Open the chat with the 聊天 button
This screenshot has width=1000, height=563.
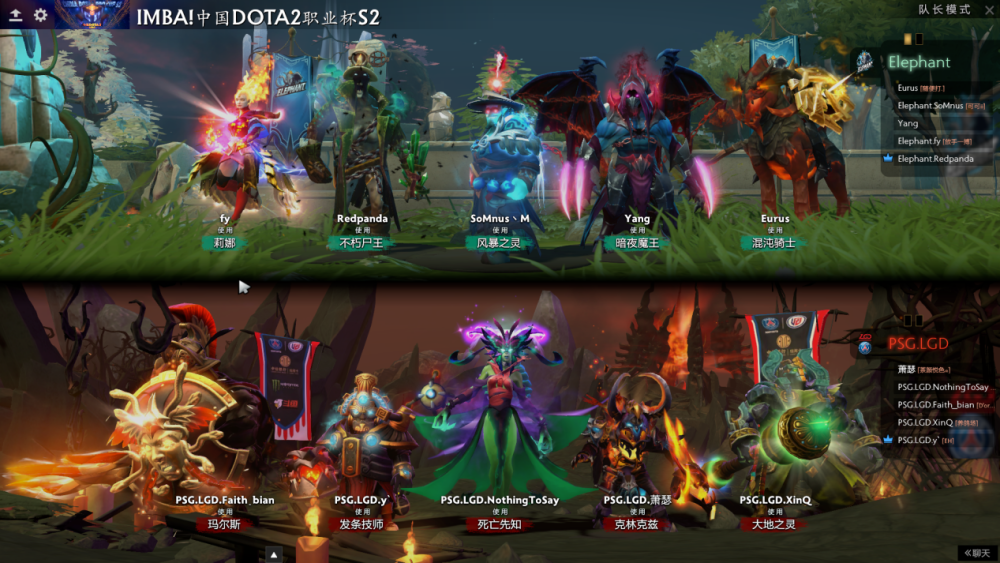(x=977, y=553)
